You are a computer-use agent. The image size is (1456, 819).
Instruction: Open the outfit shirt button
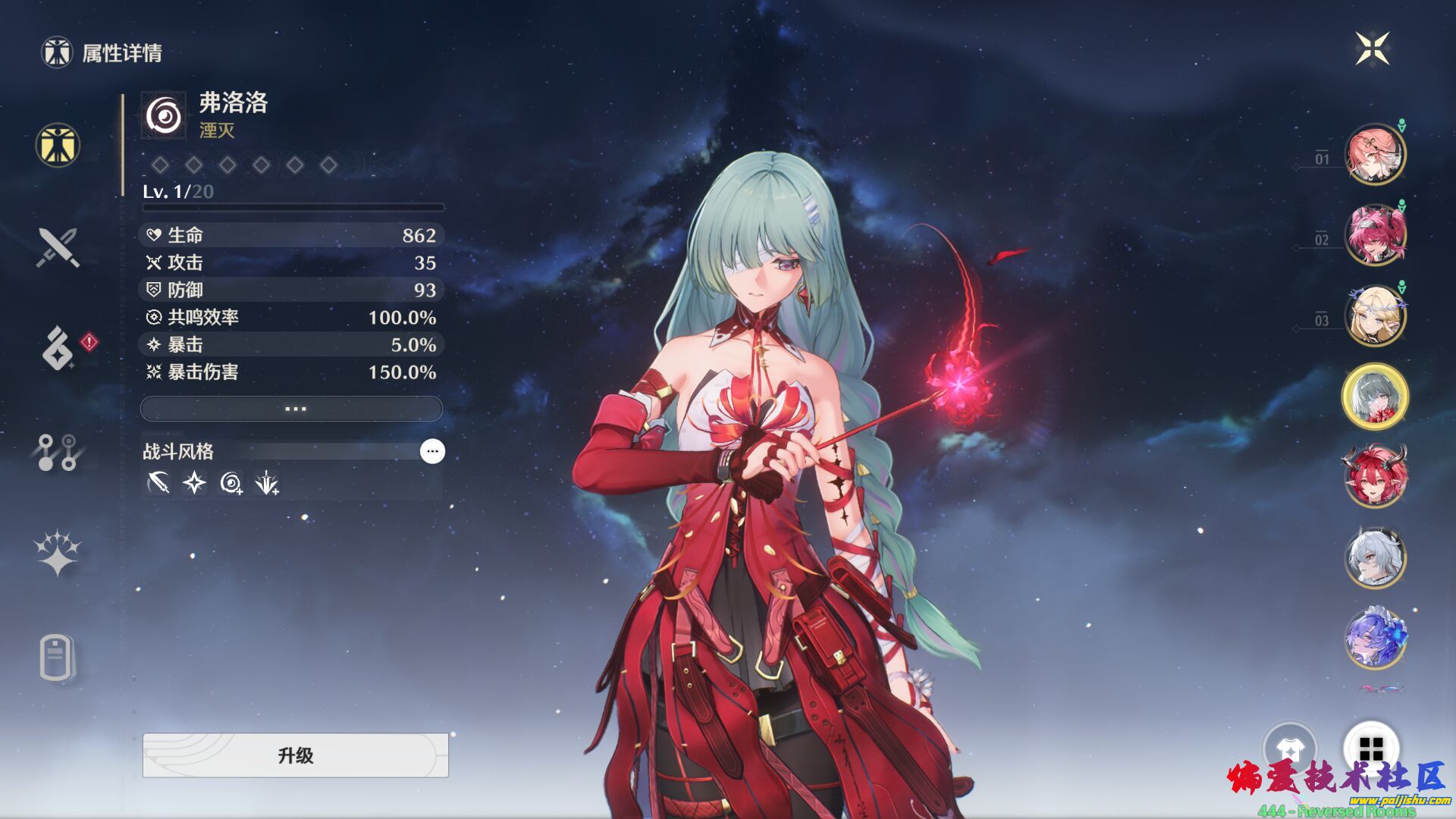pos(1290,749)
